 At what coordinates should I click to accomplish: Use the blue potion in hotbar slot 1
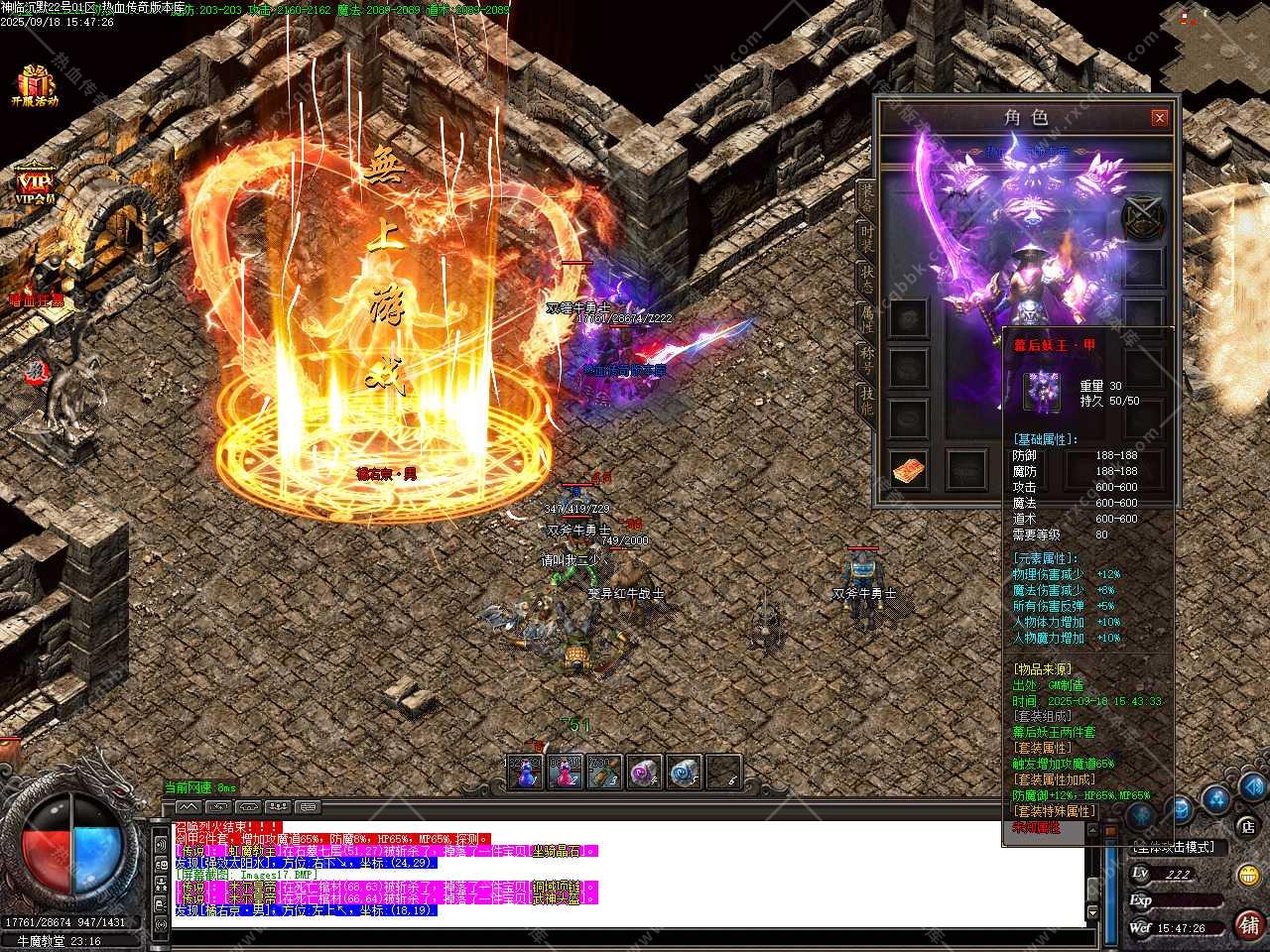pyautogui.click(x=525, y=773)
